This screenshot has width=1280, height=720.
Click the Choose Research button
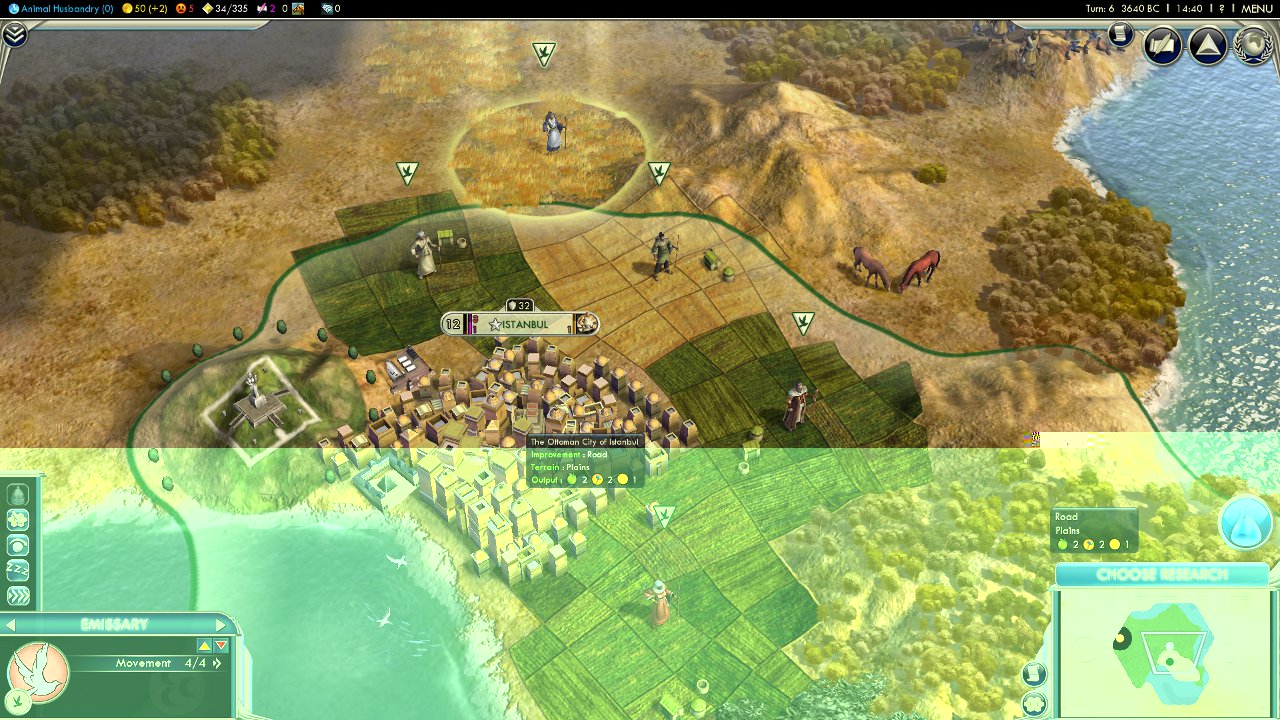(x=1161, y=575)
